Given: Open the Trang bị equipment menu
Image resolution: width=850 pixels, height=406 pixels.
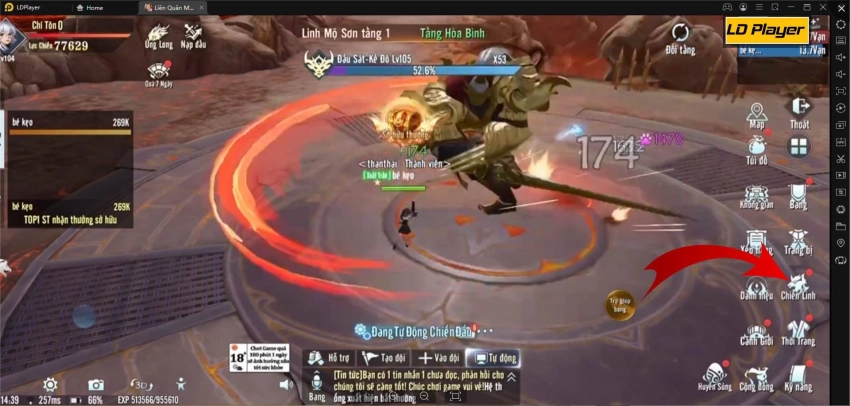Looking at the screenshot, I should pos(798,237).
